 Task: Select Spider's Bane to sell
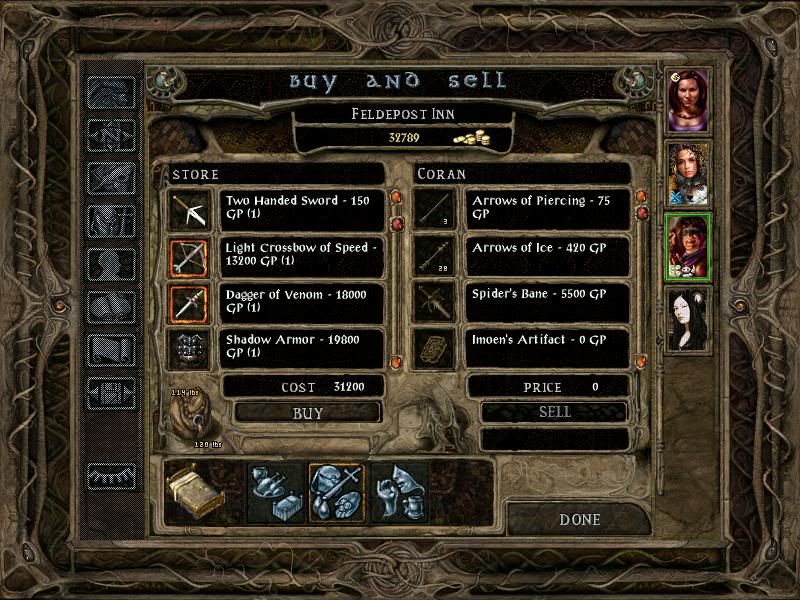pos(549,302)
